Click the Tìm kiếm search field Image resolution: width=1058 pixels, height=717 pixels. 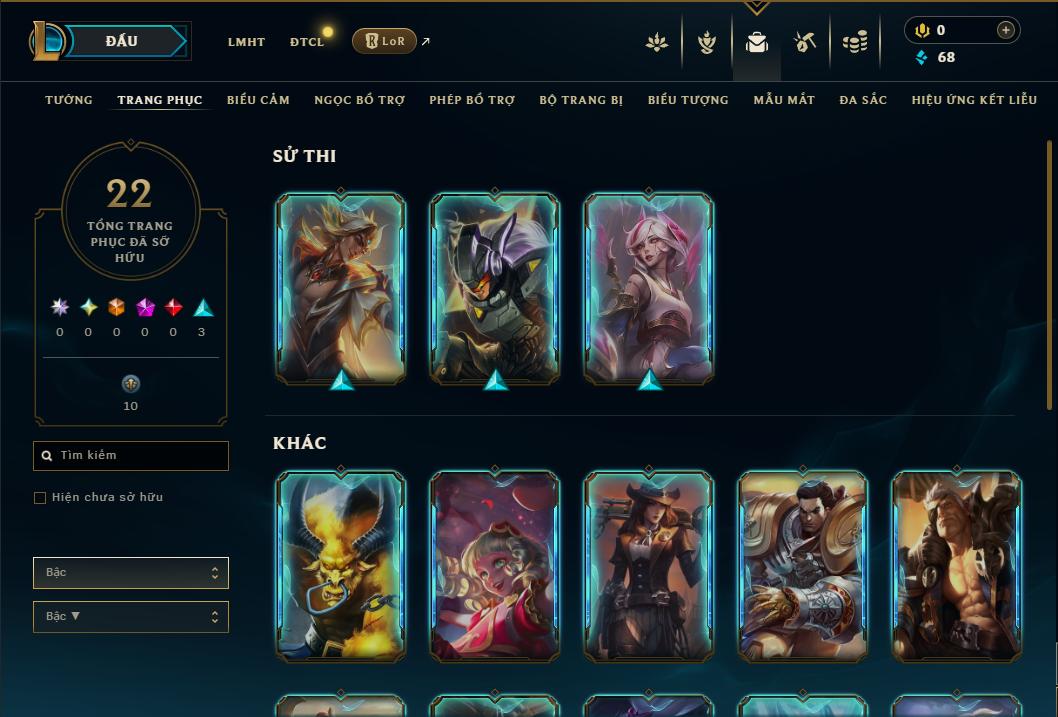click(x=131, y=456)
